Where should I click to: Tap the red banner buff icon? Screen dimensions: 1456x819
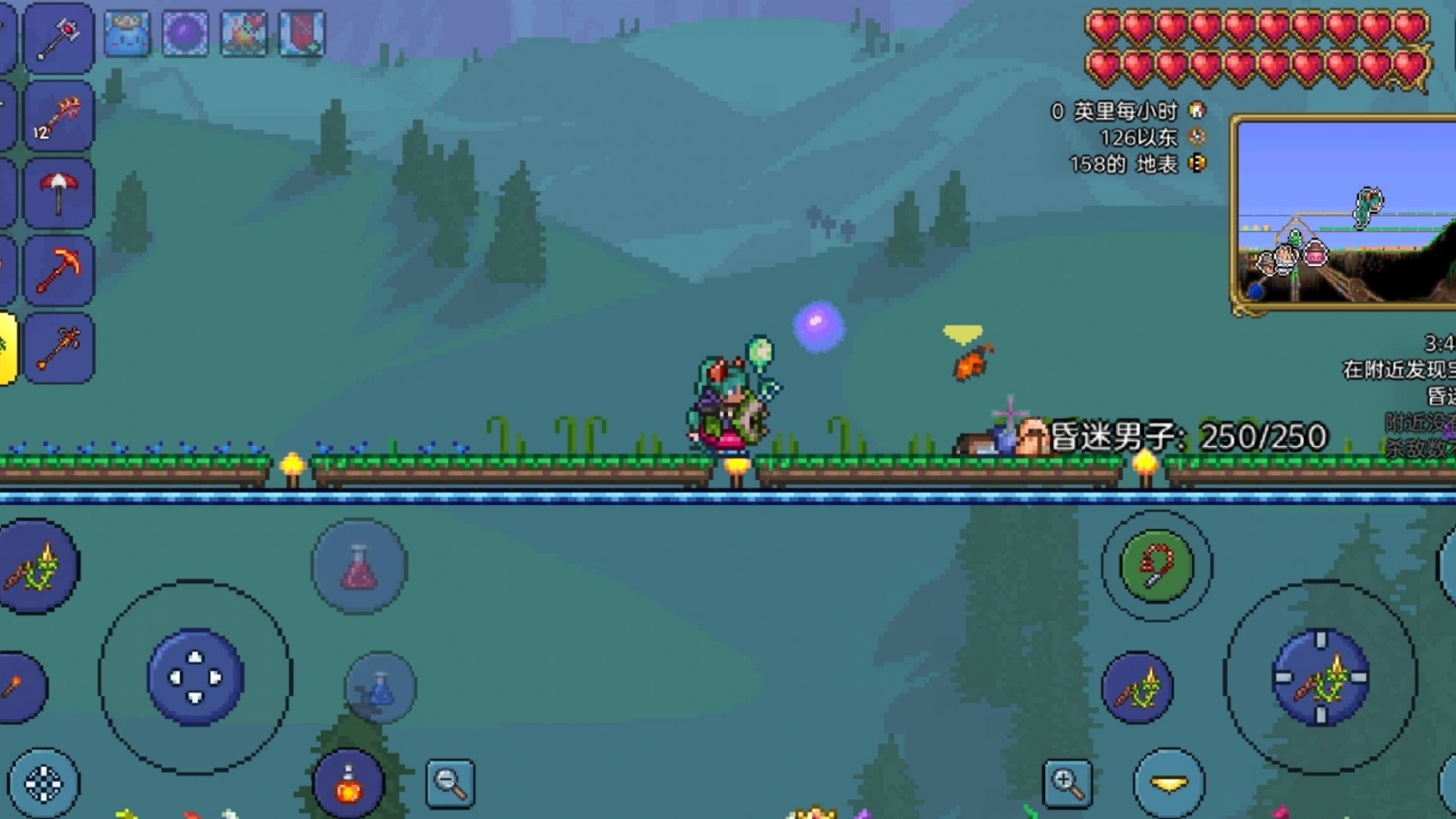302,34
